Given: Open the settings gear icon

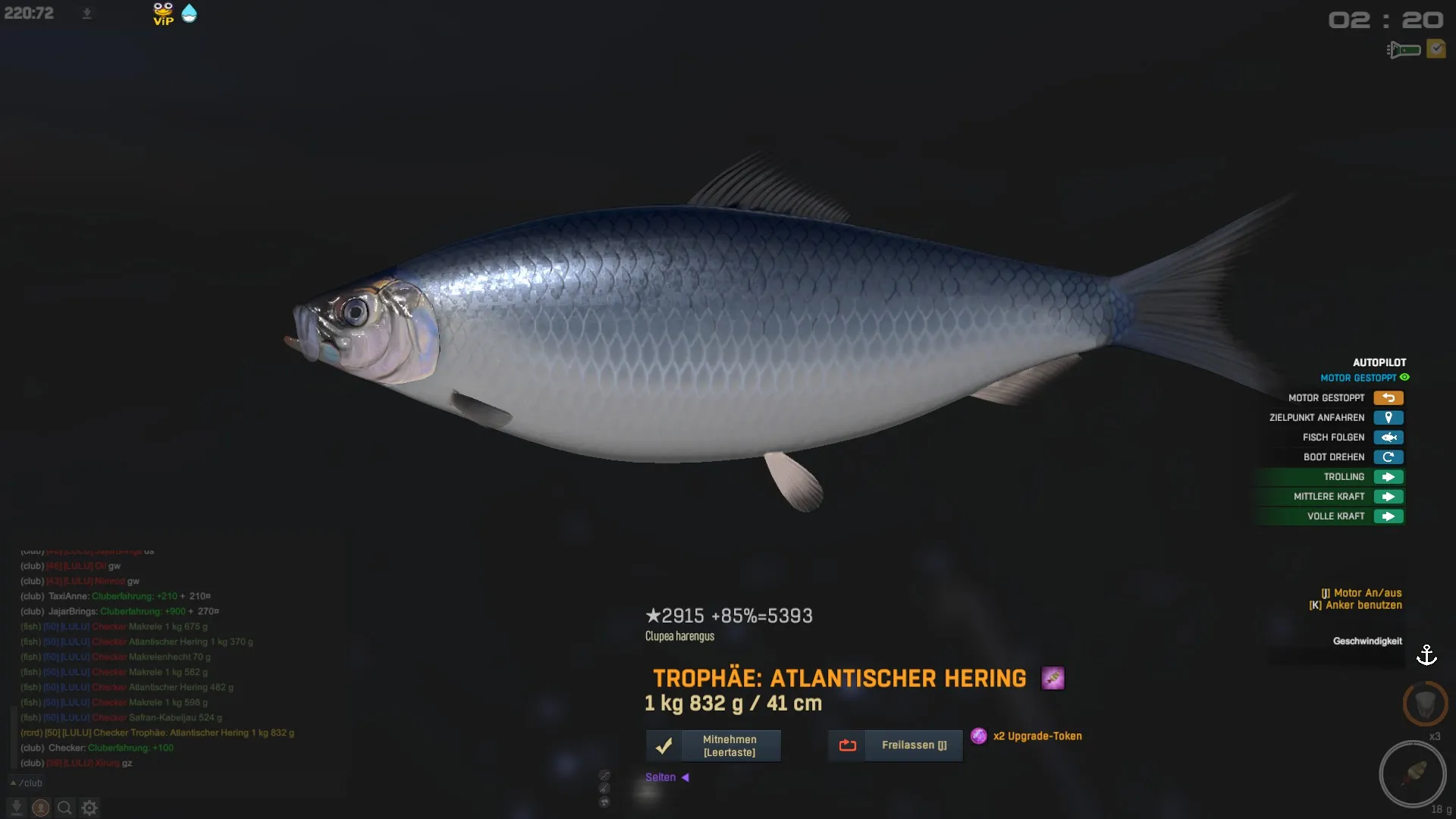Looking at the screenshot, I should (x=89, y=808).
